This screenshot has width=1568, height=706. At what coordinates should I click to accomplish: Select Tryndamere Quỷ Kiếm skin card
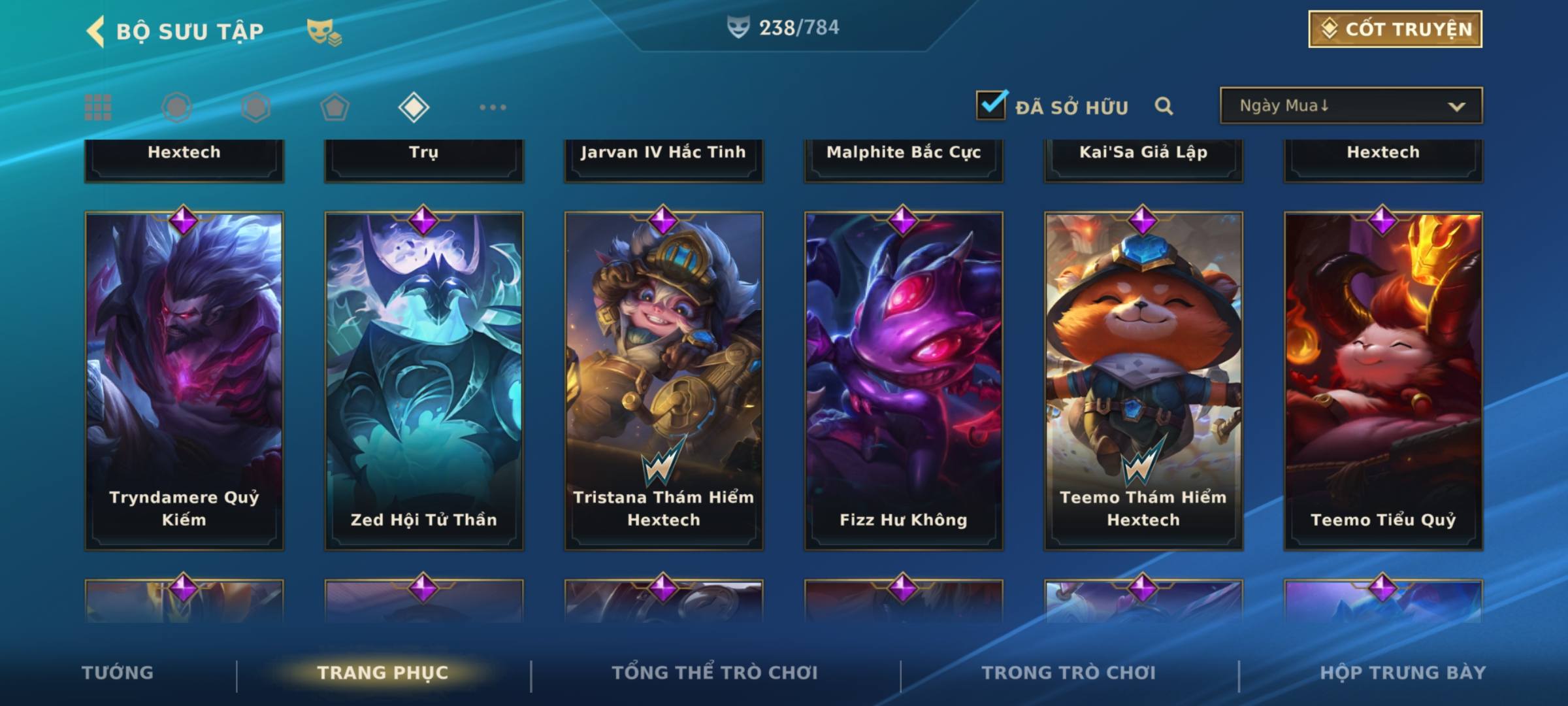184,380
